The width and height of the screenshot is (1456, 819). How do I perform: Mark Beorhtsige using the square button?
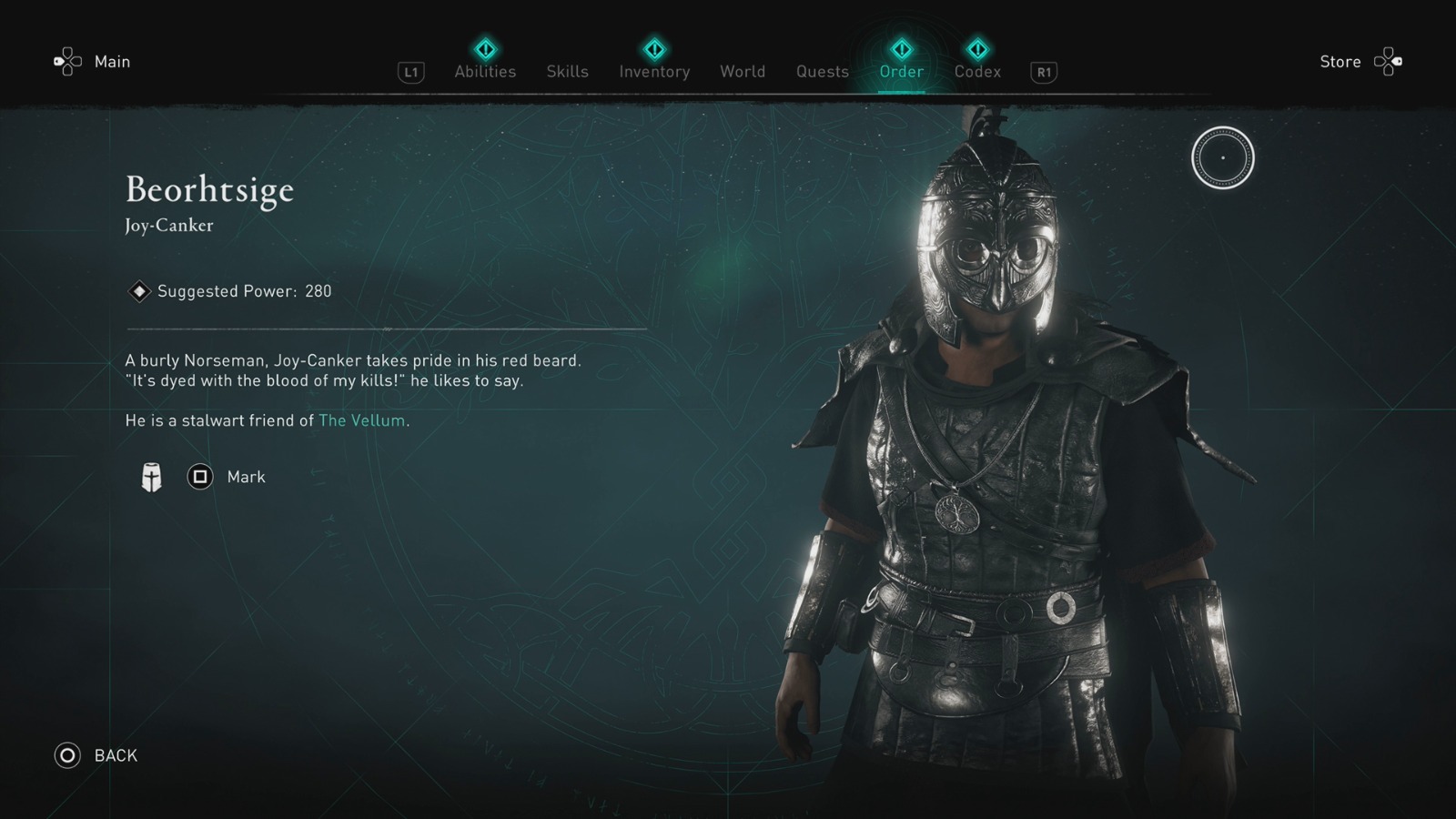pos(200,476)
